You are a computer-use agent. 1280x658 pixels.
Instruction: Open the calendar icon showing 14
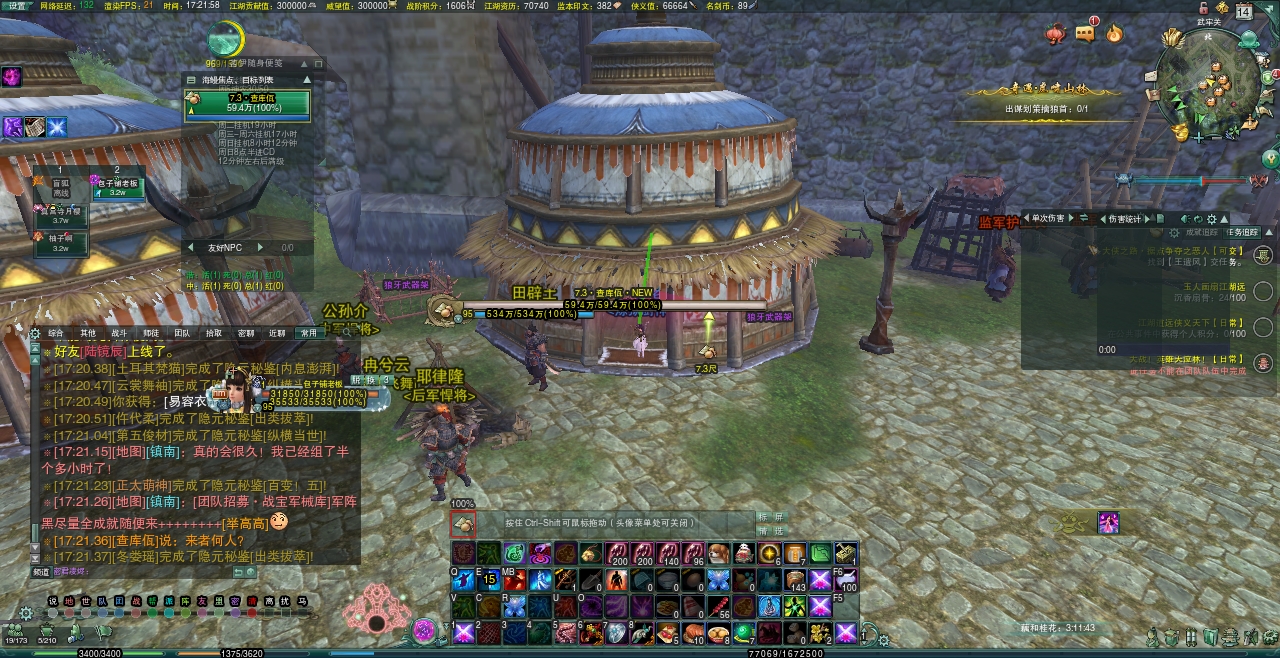click(1243, 13)
